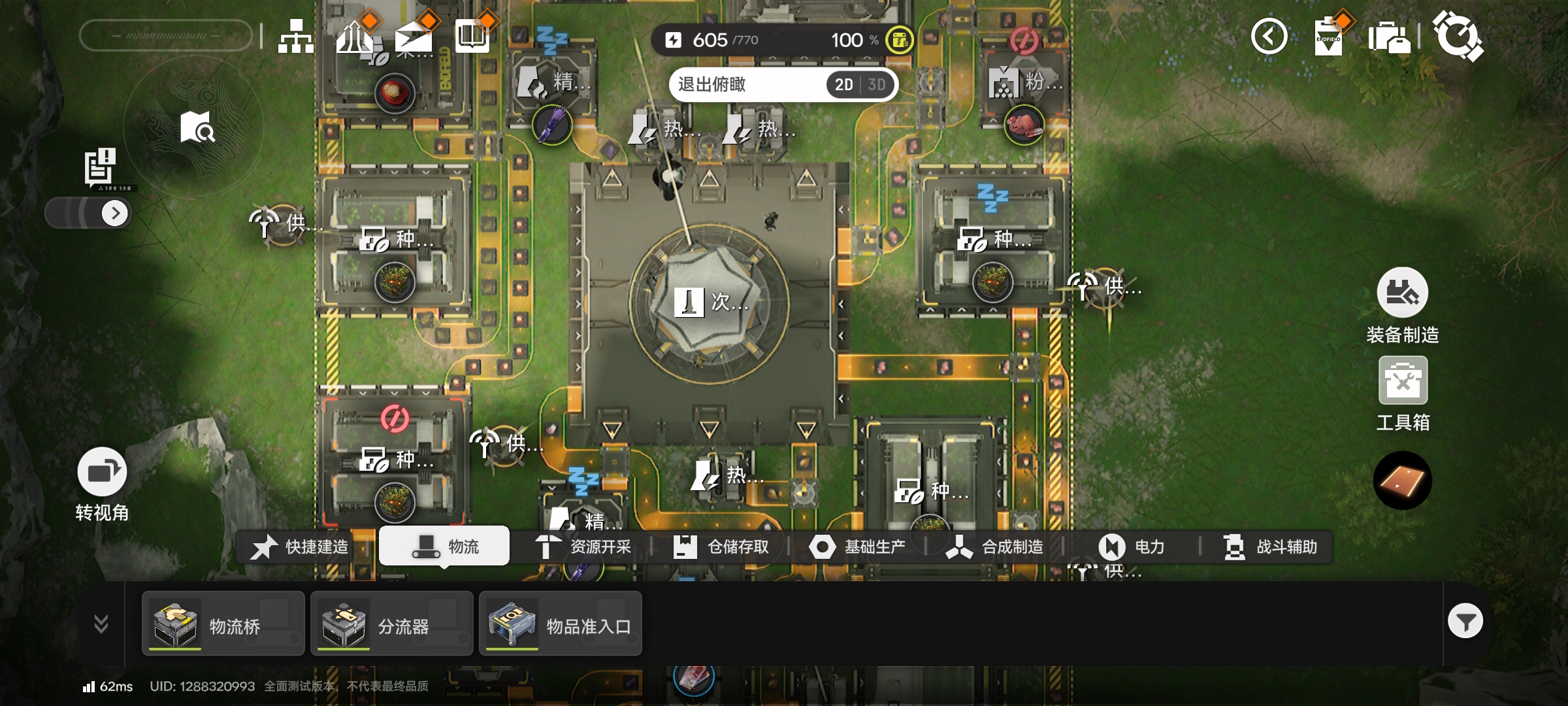
Task: Exit overhead view via 退出俯瞰
Action: (712, 85)
